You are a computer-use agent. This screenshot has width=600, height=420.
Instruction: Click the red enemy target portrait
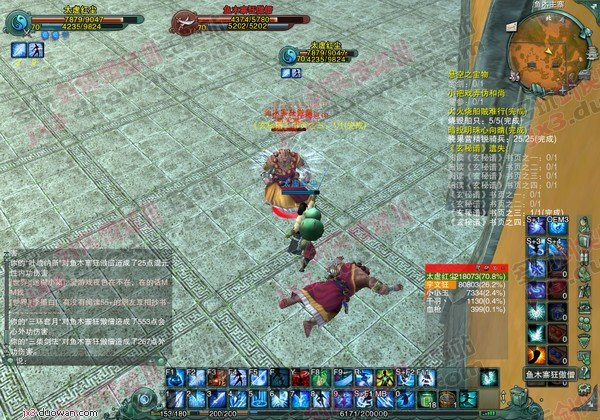point(185,20)
